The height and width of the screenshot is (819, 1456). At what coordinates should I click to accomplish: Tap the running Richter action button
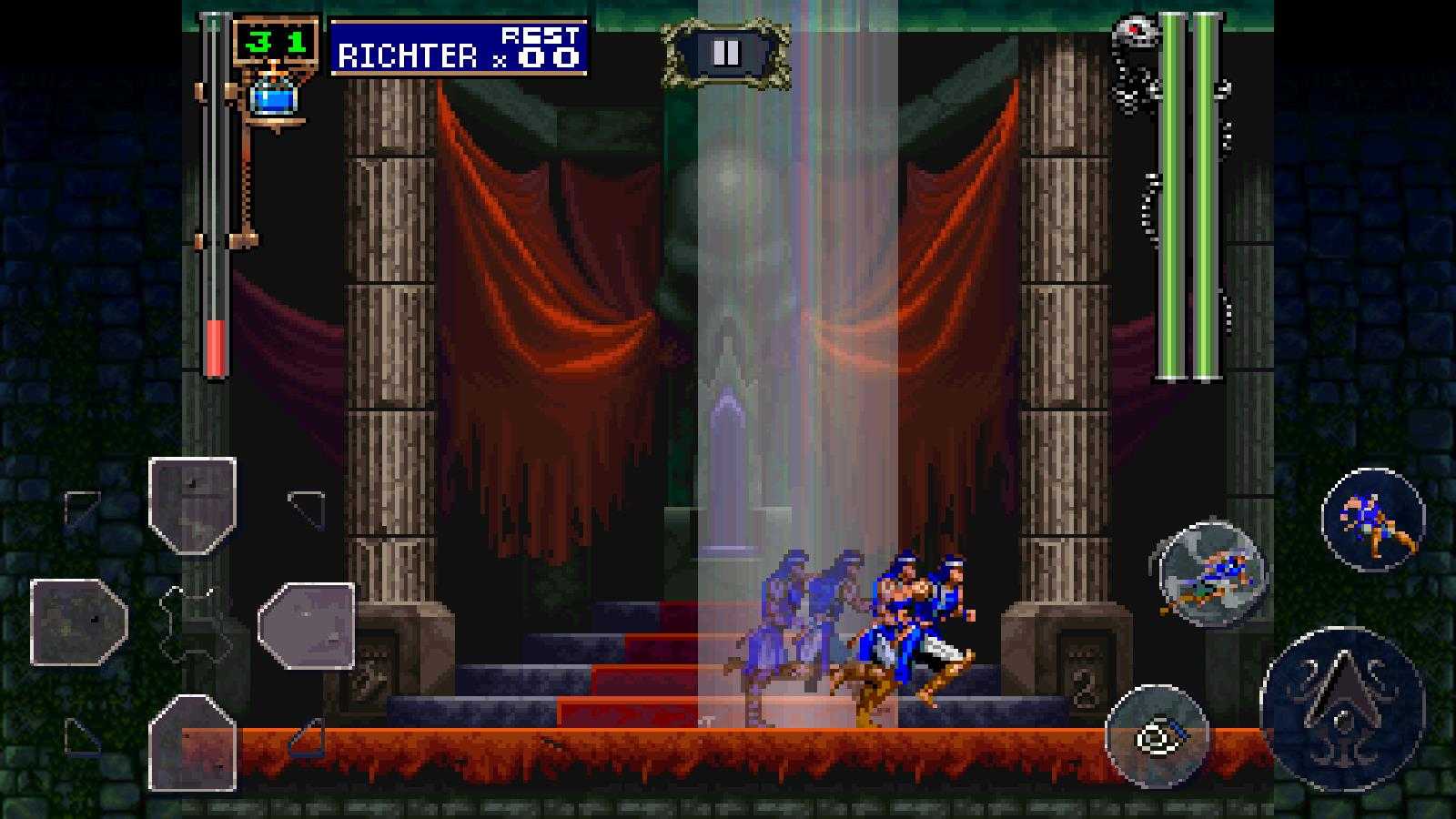click(x=1372, y=519)
